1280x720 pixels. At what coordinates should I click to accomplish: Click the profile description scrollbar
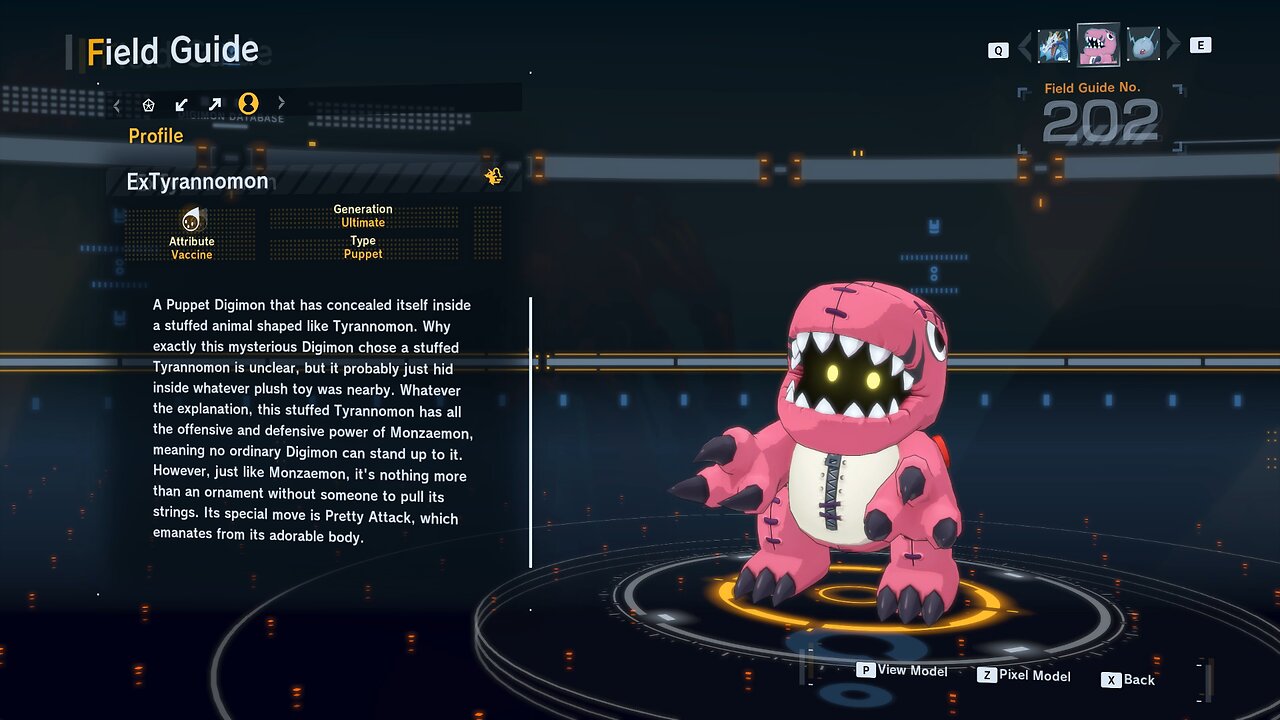[x=530, y=432]
